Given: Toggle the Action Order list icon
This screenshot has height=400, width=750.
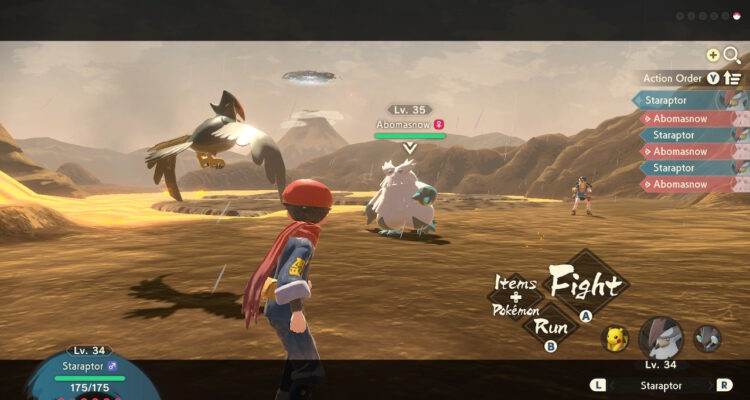Looking at the screenshot, I should pyautogui.click(x=733, y=78).
